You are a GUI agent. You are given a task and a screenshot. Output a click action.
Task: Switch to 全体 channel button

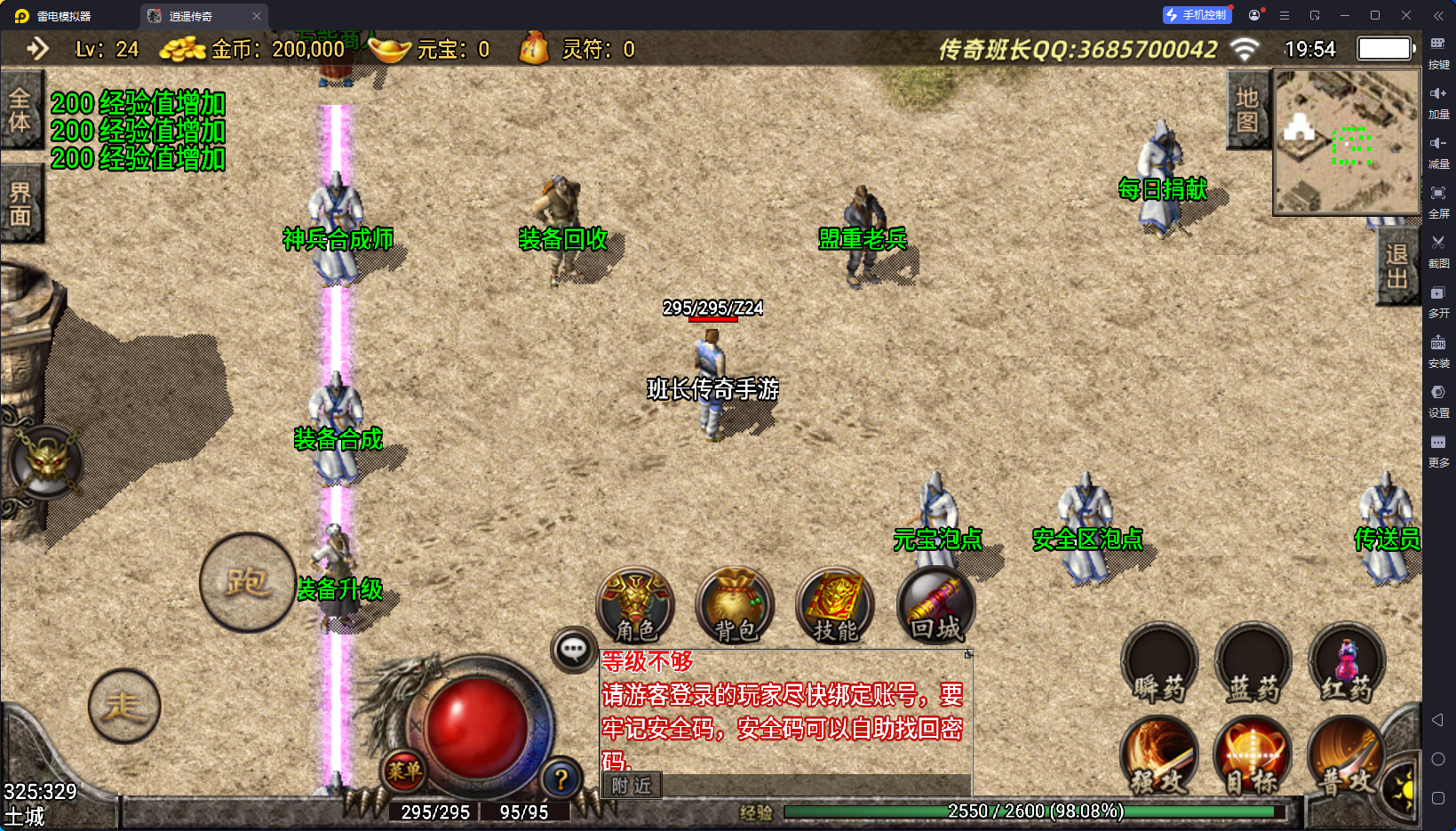coord(20,110)
